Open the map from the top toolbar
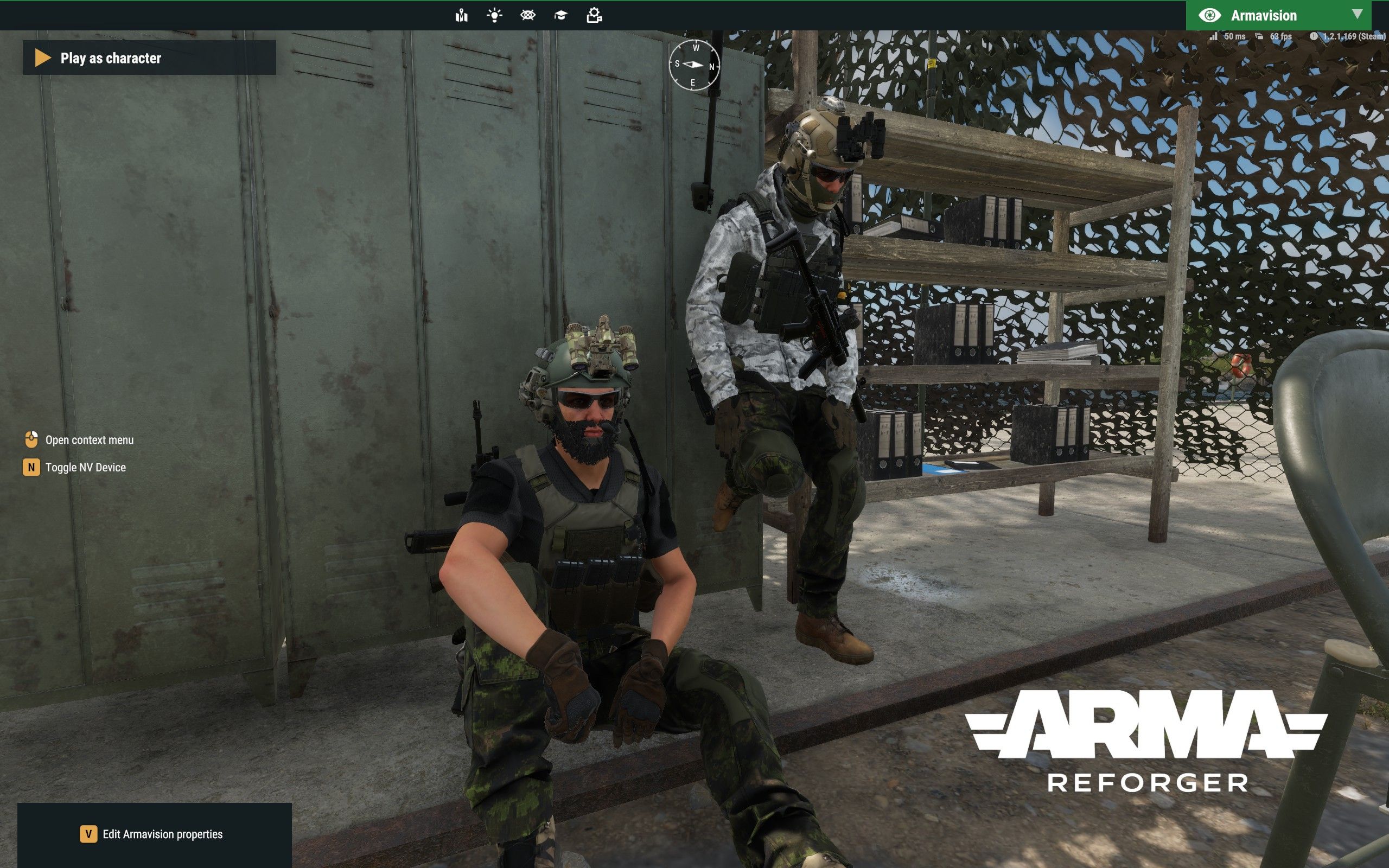 click(x=462, y=16)
